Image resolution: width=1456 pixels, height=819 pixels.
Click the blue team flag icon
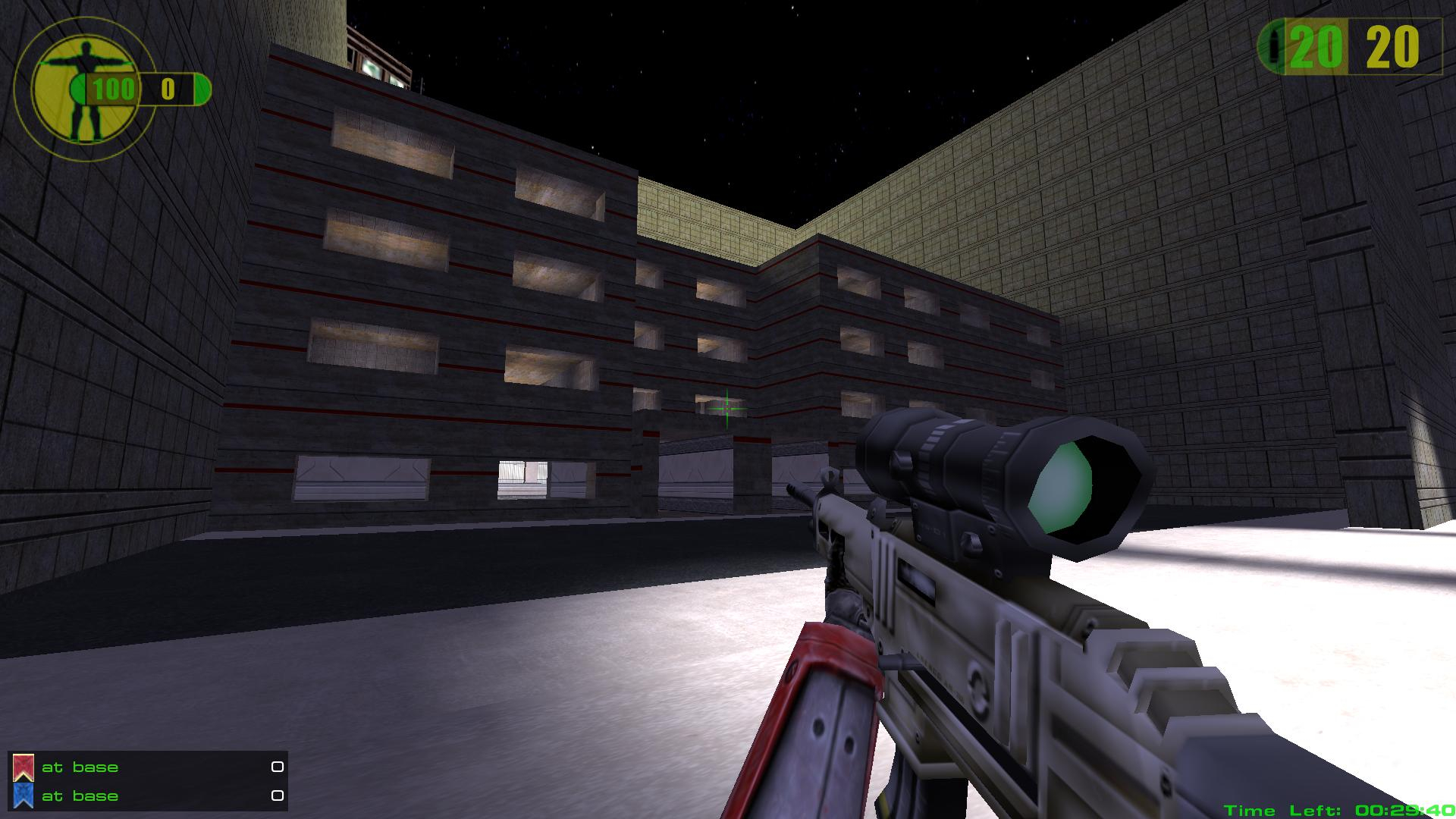(x=24, y=795)
